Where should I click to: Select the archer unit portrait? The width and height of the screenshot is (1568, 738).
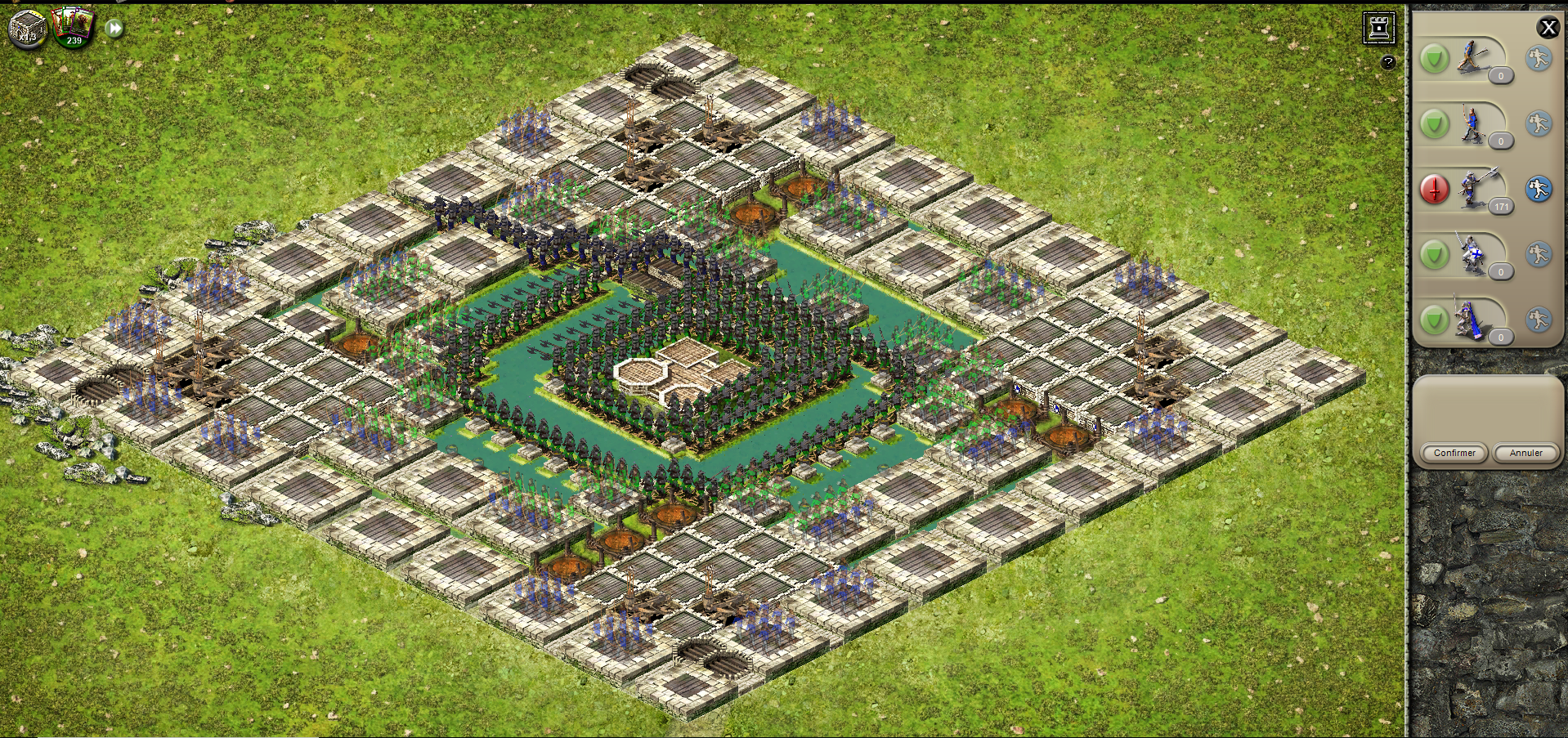tap(1473, 124)
